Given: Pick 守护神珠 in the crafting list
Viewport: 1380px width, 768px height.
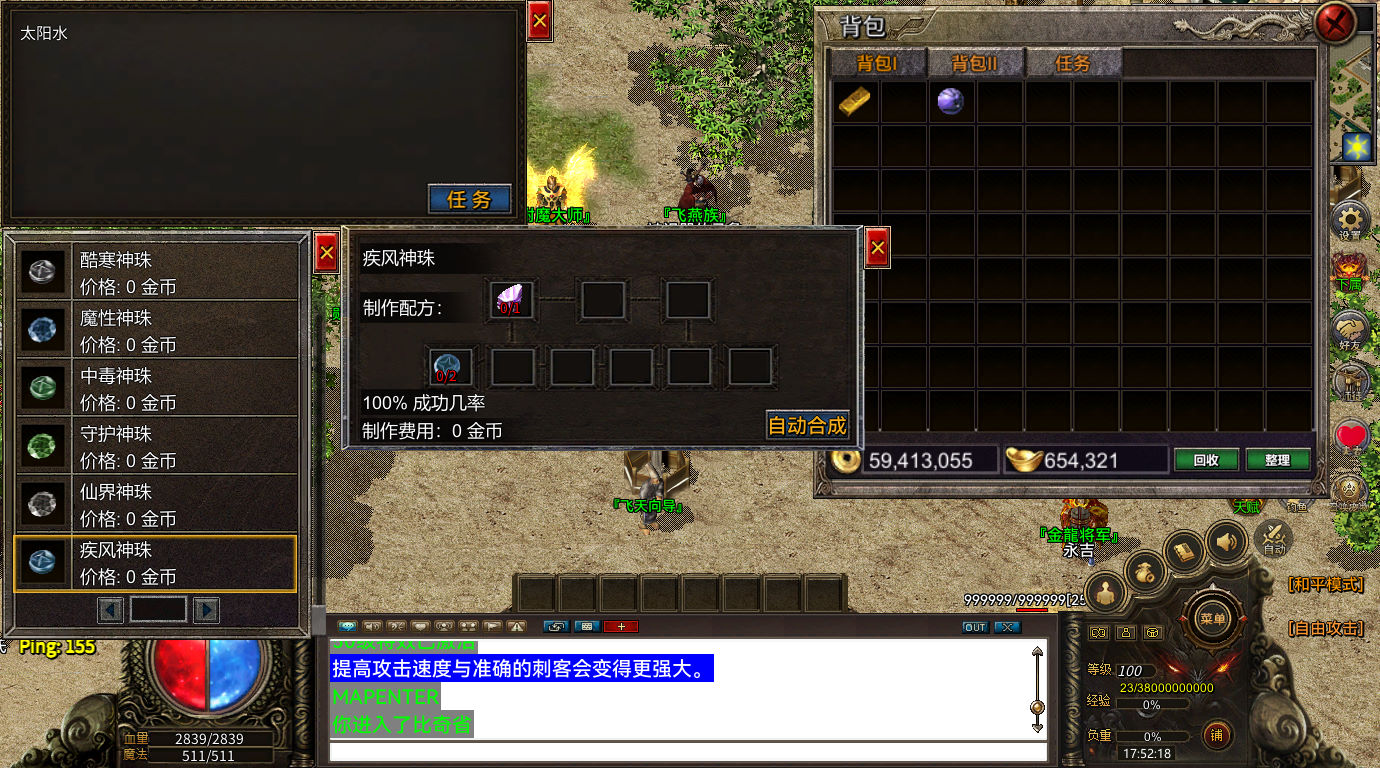Looking at the screenshot, I should pos(156,446).
